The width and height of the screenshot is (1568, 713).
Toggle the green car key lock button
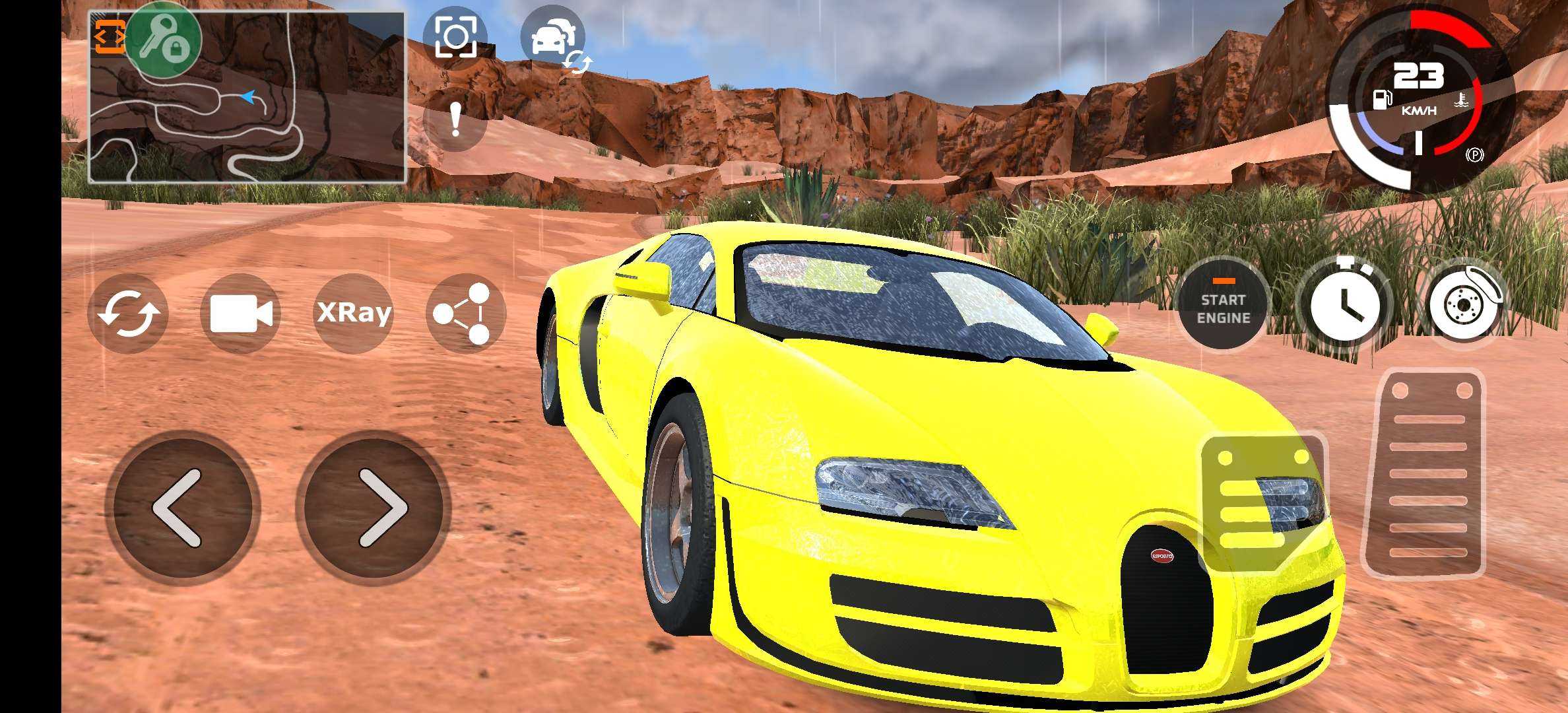163,38
